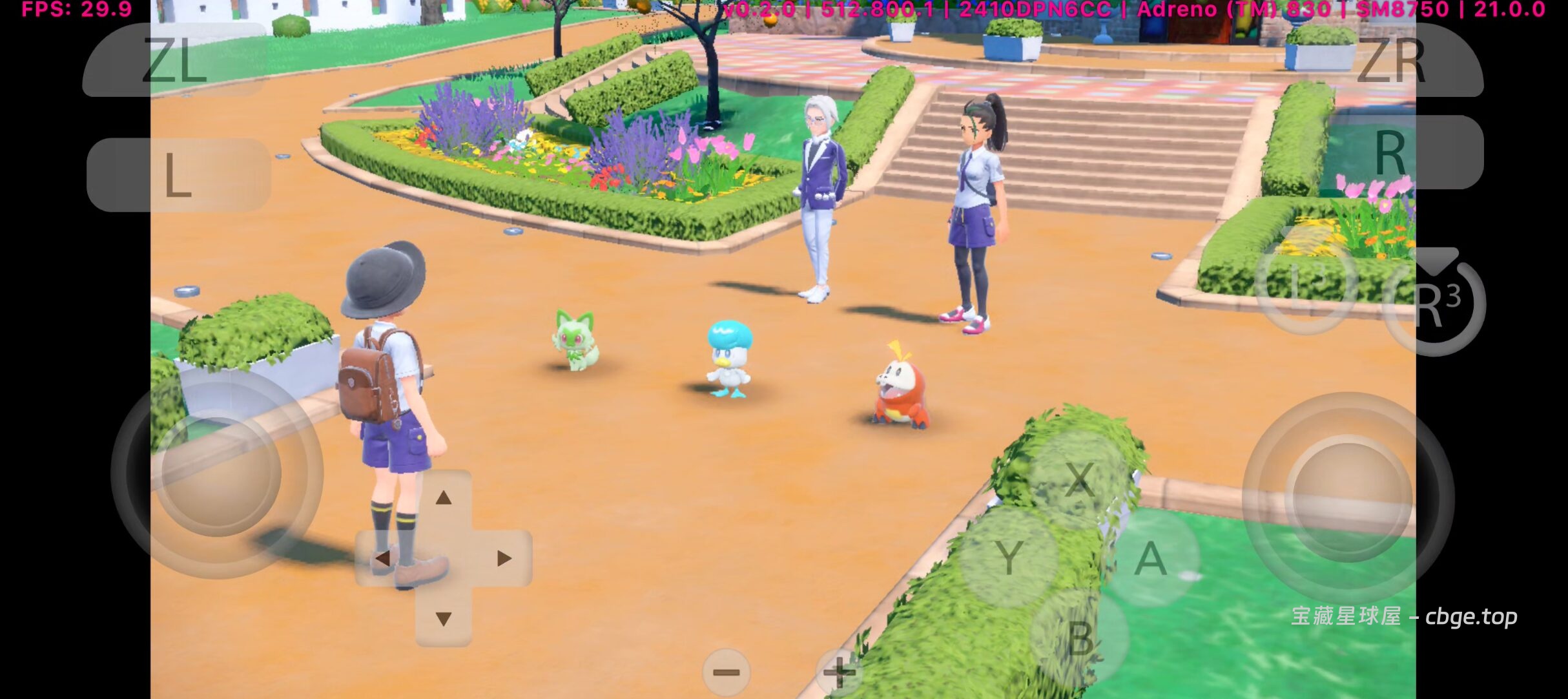This screenshot has height=699, width=1568.
Task: Tap the on-screen Y button
Action: [1008, 557]
